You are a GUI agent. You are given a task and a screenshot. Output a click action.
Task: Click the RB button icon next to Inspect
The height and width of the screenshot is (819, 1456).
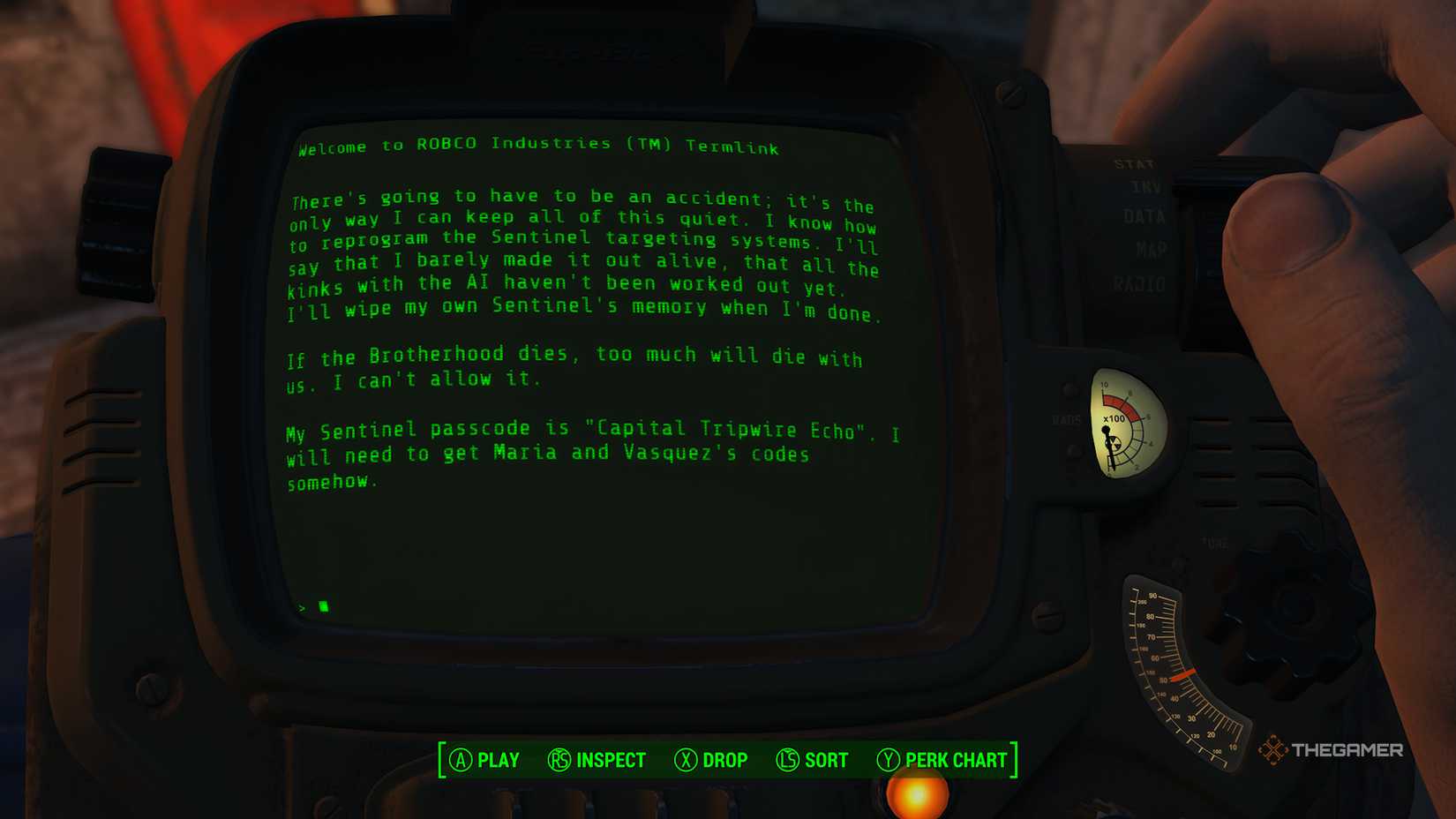[x=559, y=760]
